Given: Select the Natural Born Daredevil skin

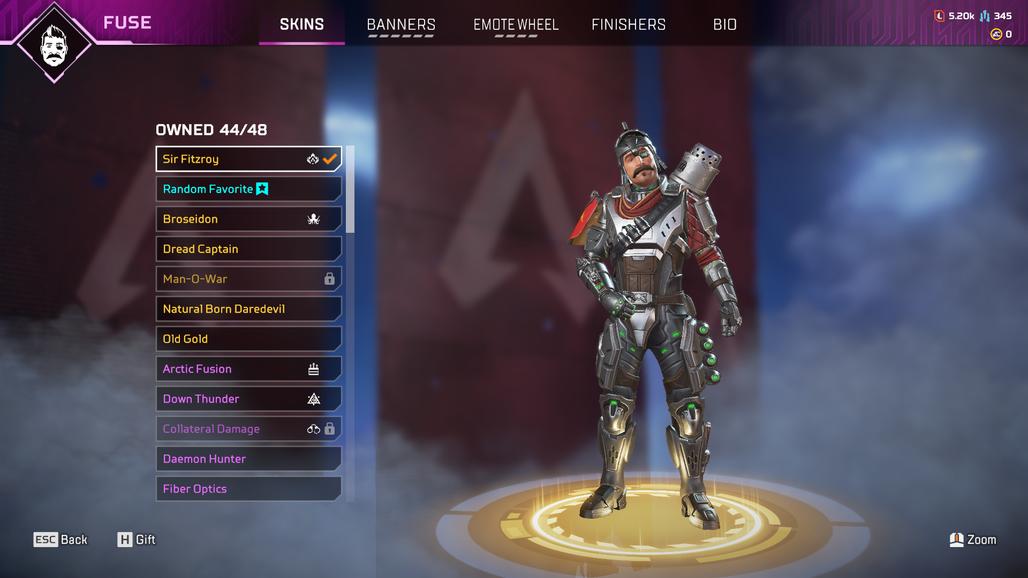Looking at the screenshot, I should [x=248, y=309].
